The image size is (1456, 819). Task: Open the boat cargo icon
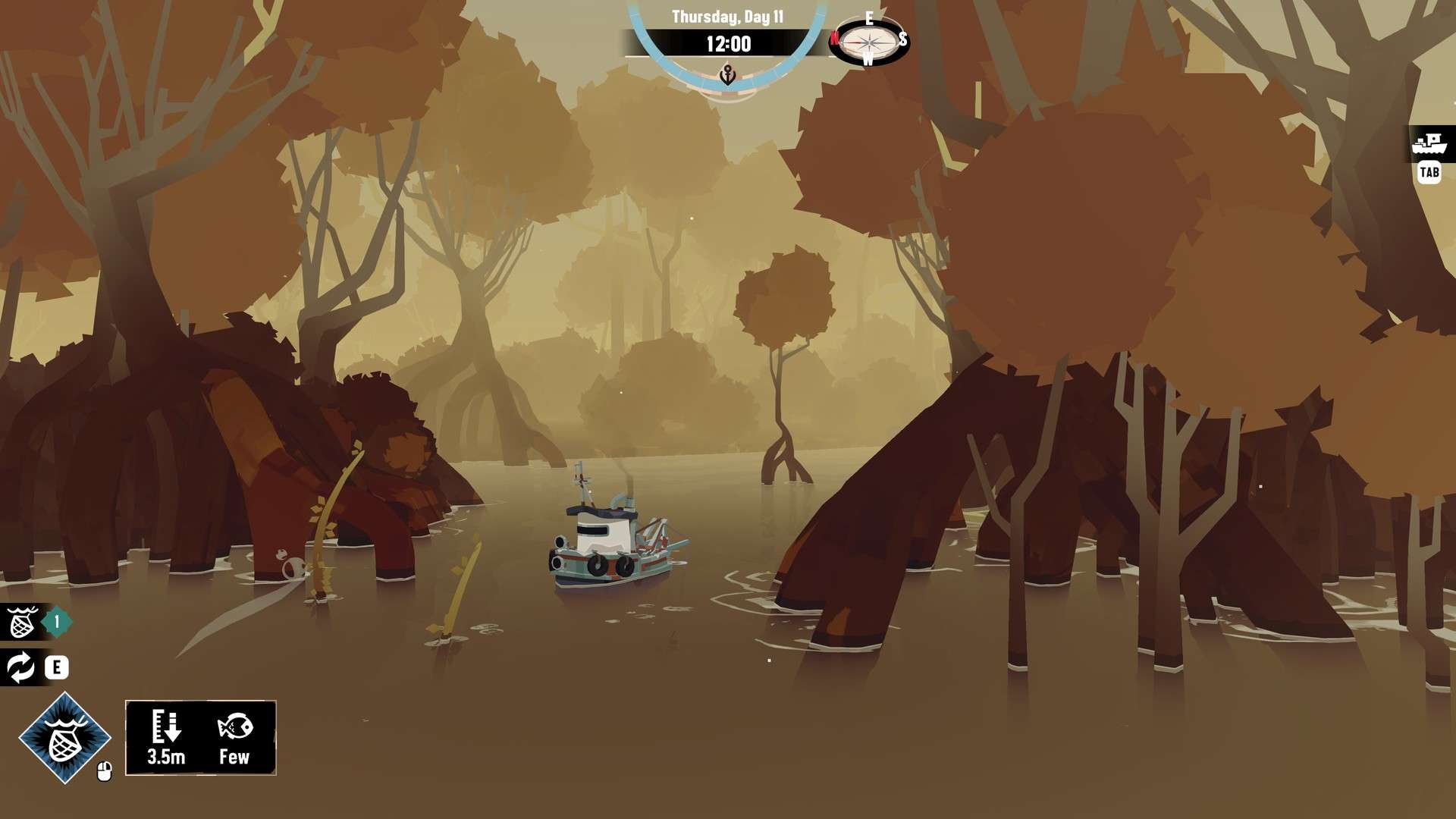[1430, 142]
